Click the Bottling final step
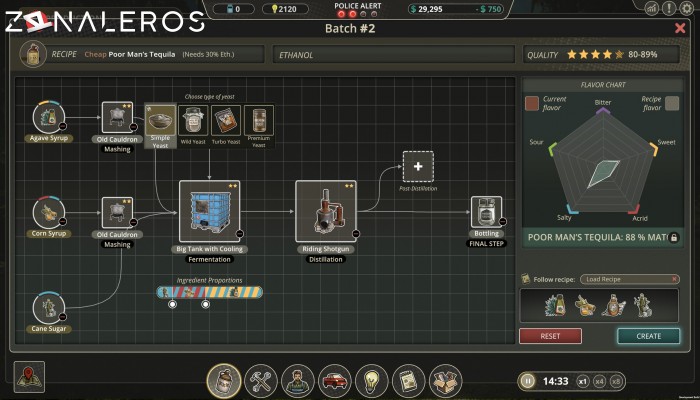 point(487,213)
